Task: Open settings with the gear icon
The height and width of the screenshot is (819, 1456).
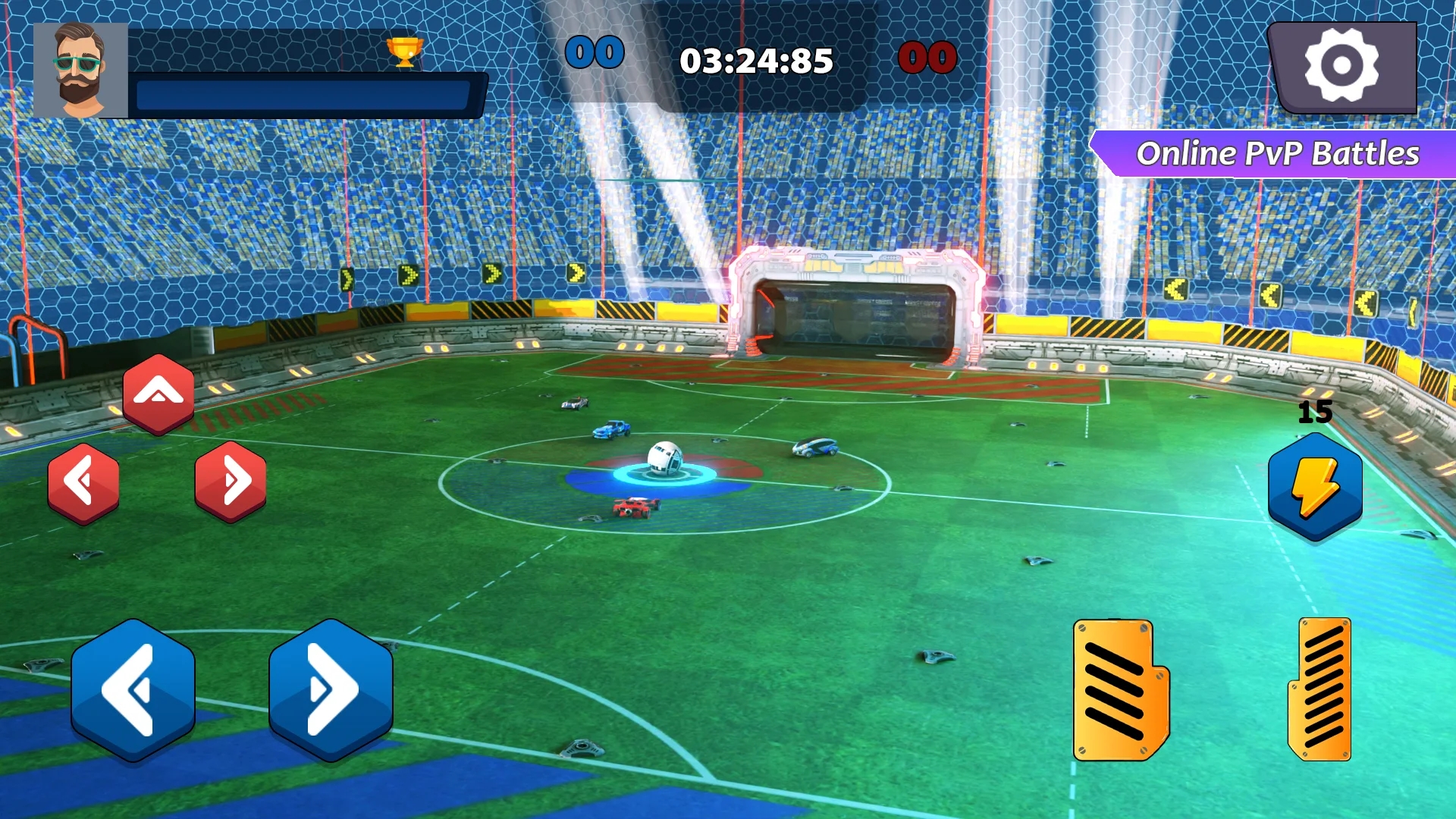Action: pyautogui.click(x=1341, y=66)
